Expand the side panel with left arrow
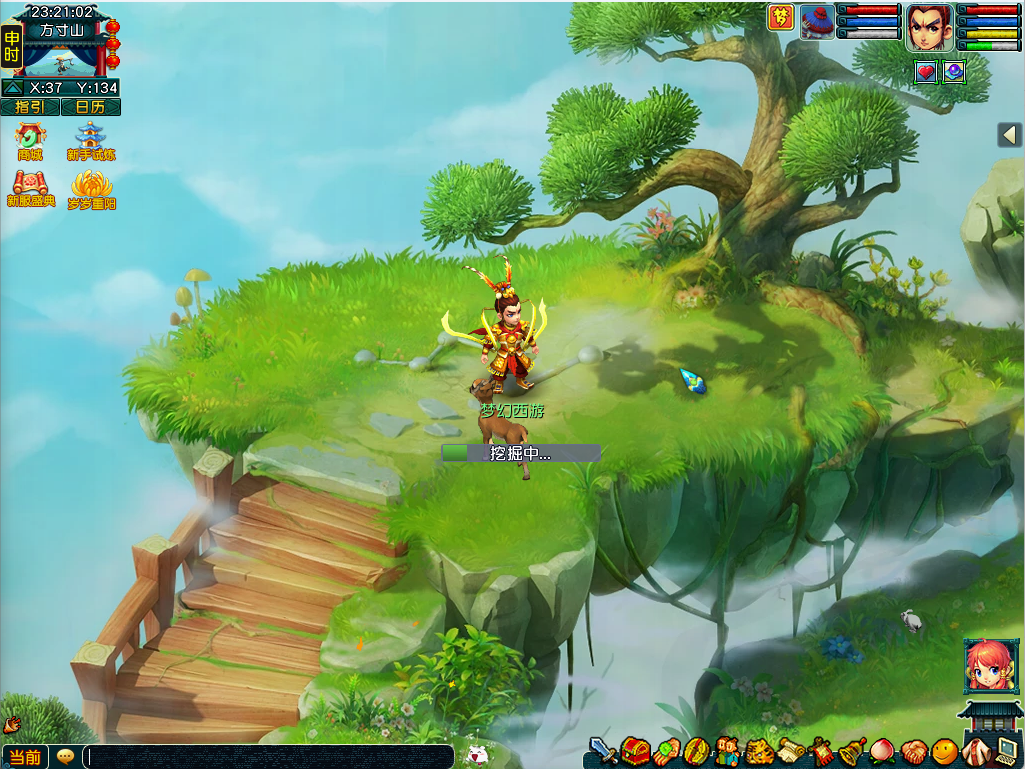This screenshot has width=1025, height=769. pos(1010,135)
